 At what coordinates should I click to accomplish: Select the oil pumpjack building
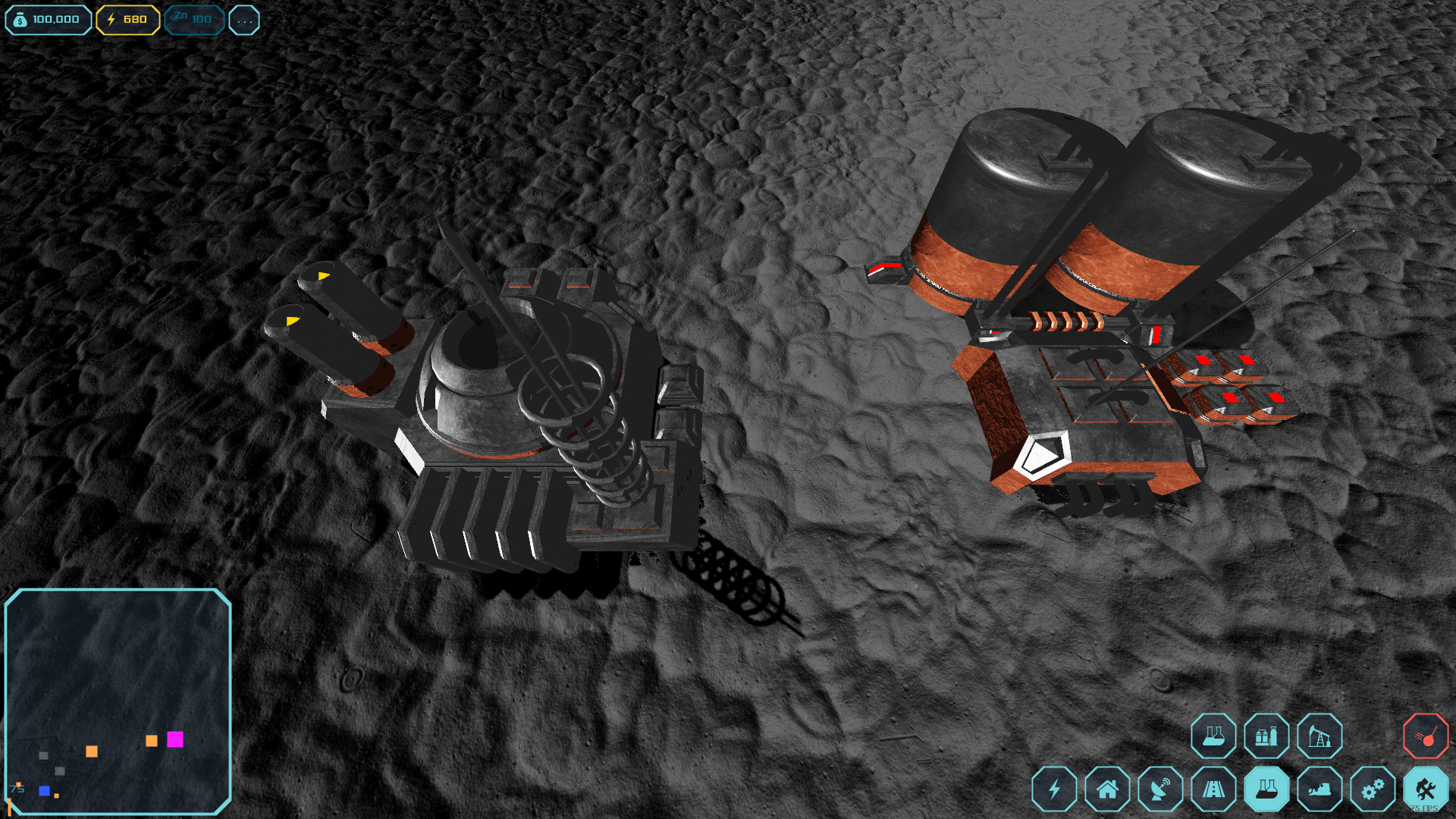click(1319, 736)
